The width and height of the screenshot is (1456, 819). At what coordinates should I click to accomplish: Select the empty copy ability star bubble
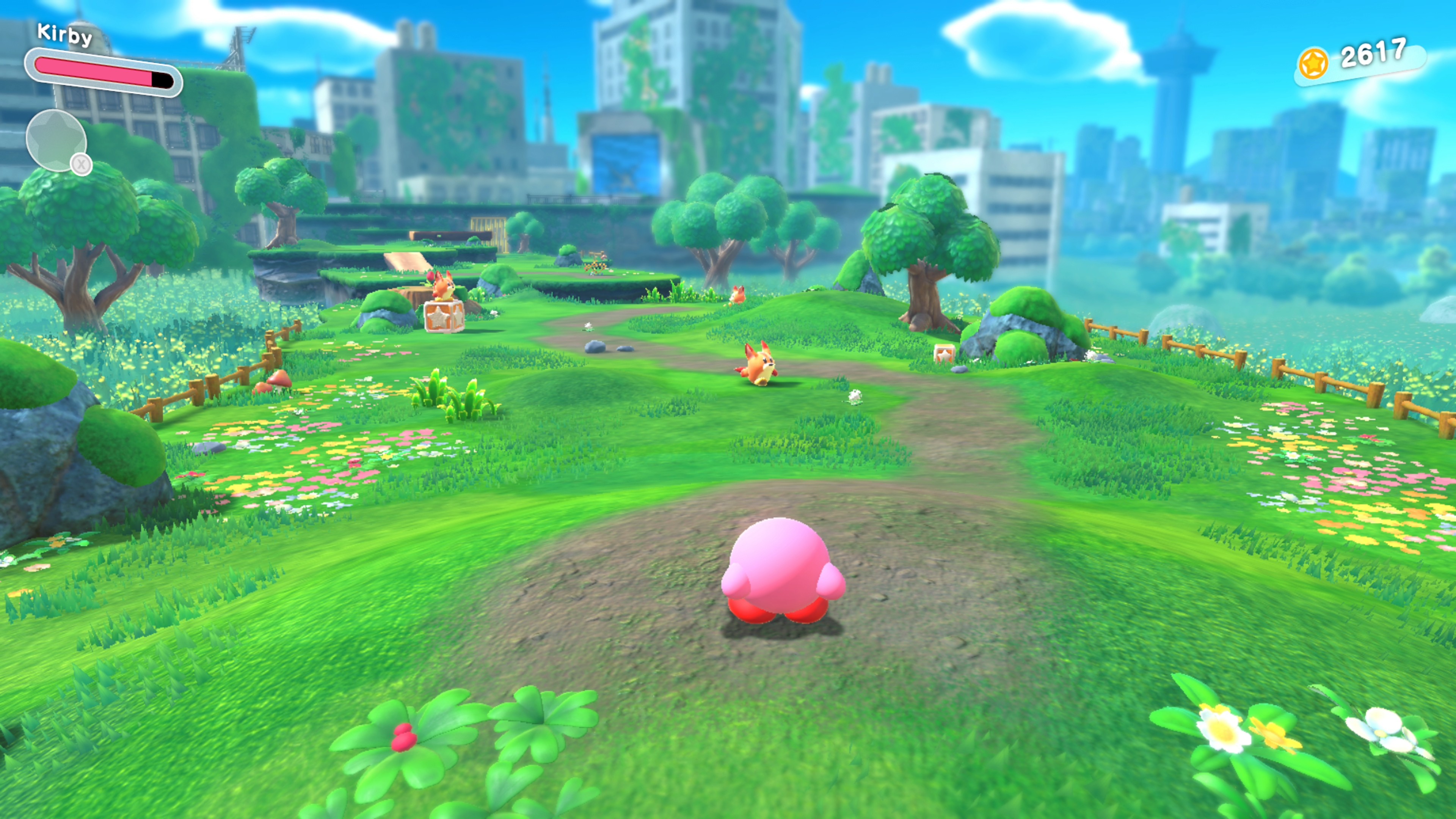55,140
